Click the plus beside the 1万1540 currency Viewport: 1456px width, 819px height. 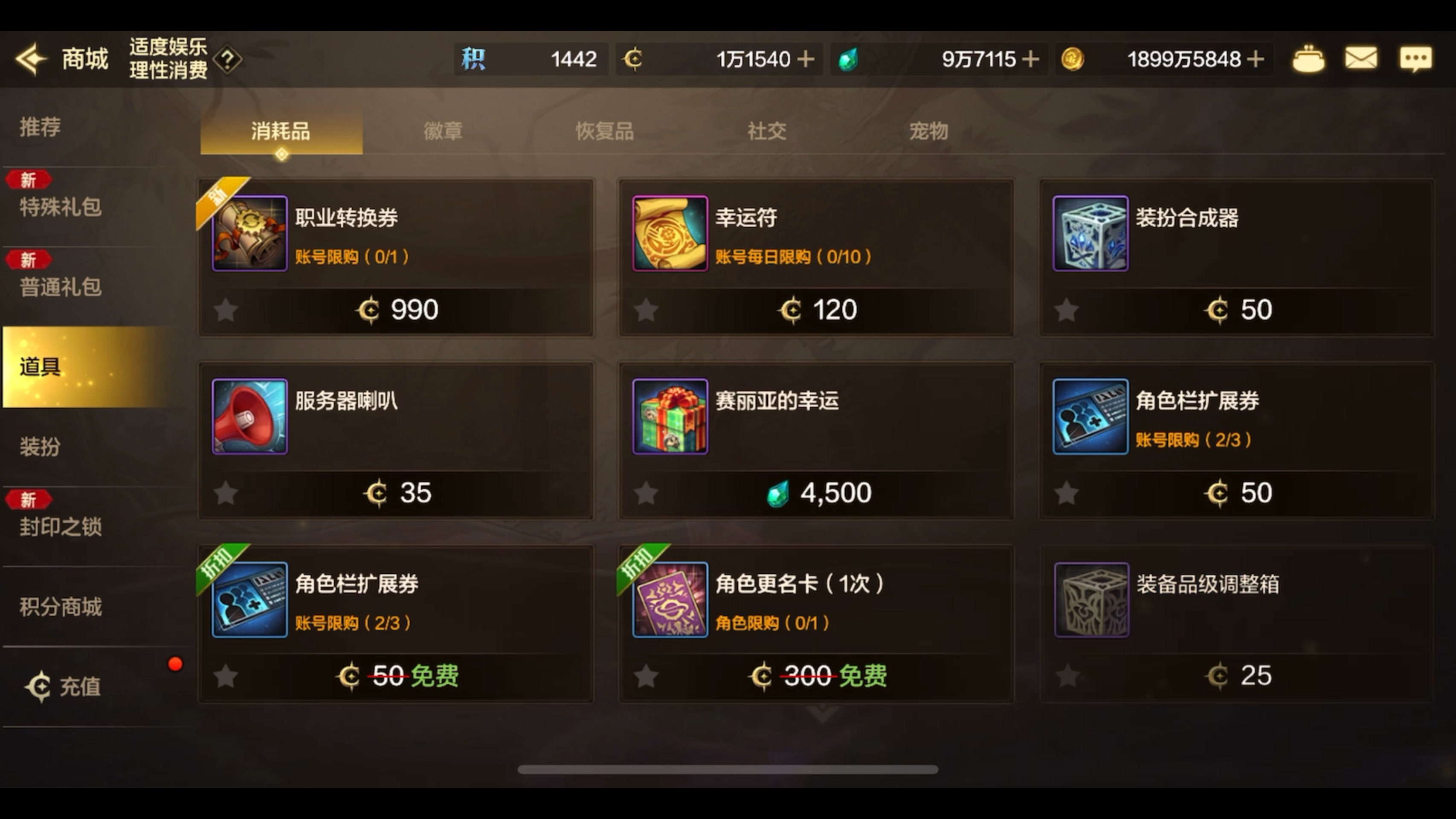pos(807,59)
